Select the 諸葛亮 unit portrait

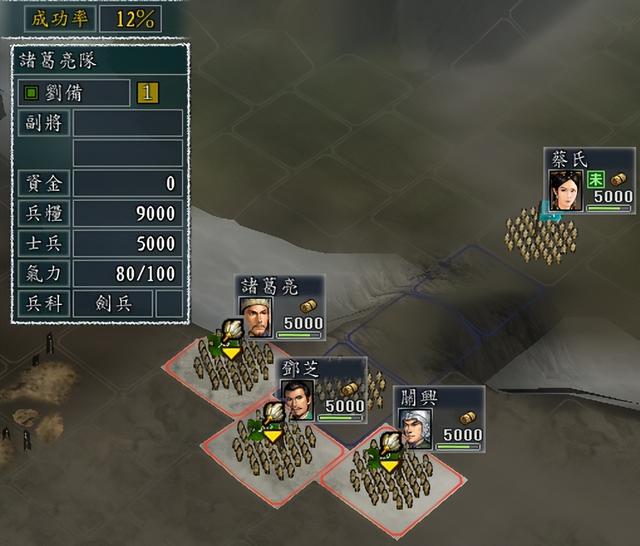(x=258, y=318)
